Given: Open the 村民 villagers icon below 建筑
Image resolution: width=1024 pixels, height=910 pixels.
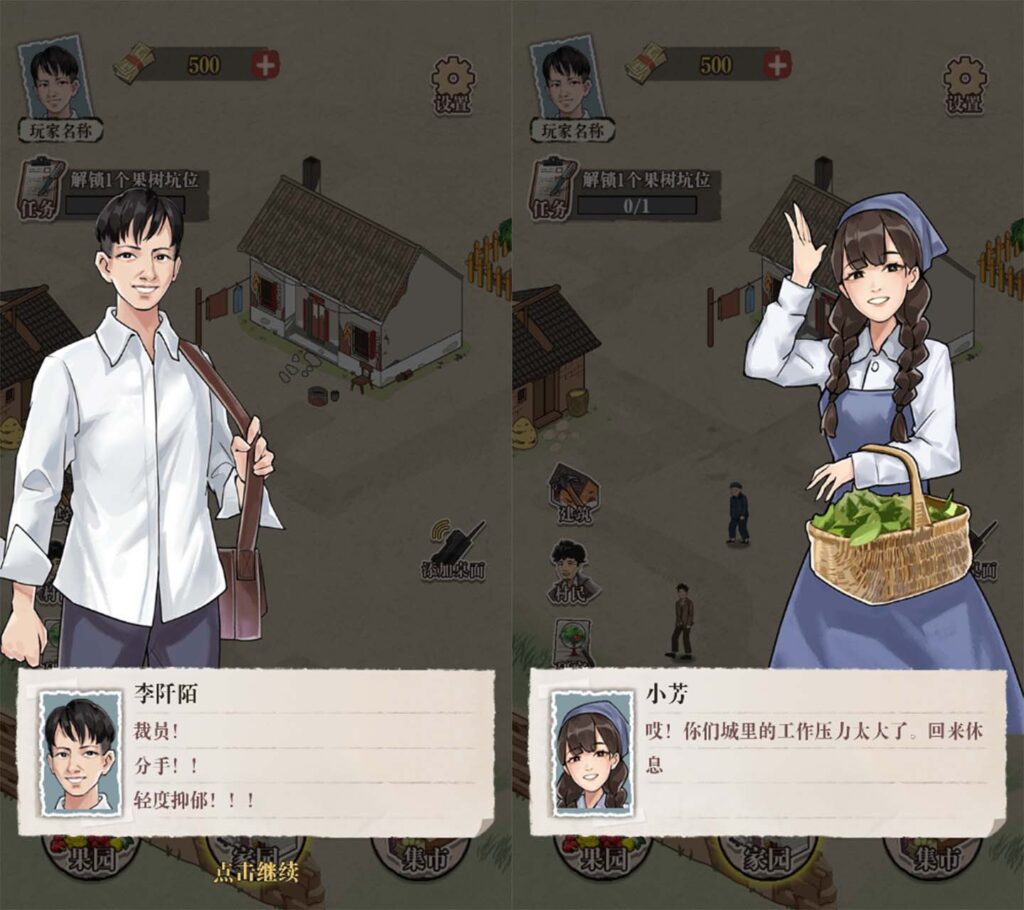Looking at the screenshot, I should 571,572.
